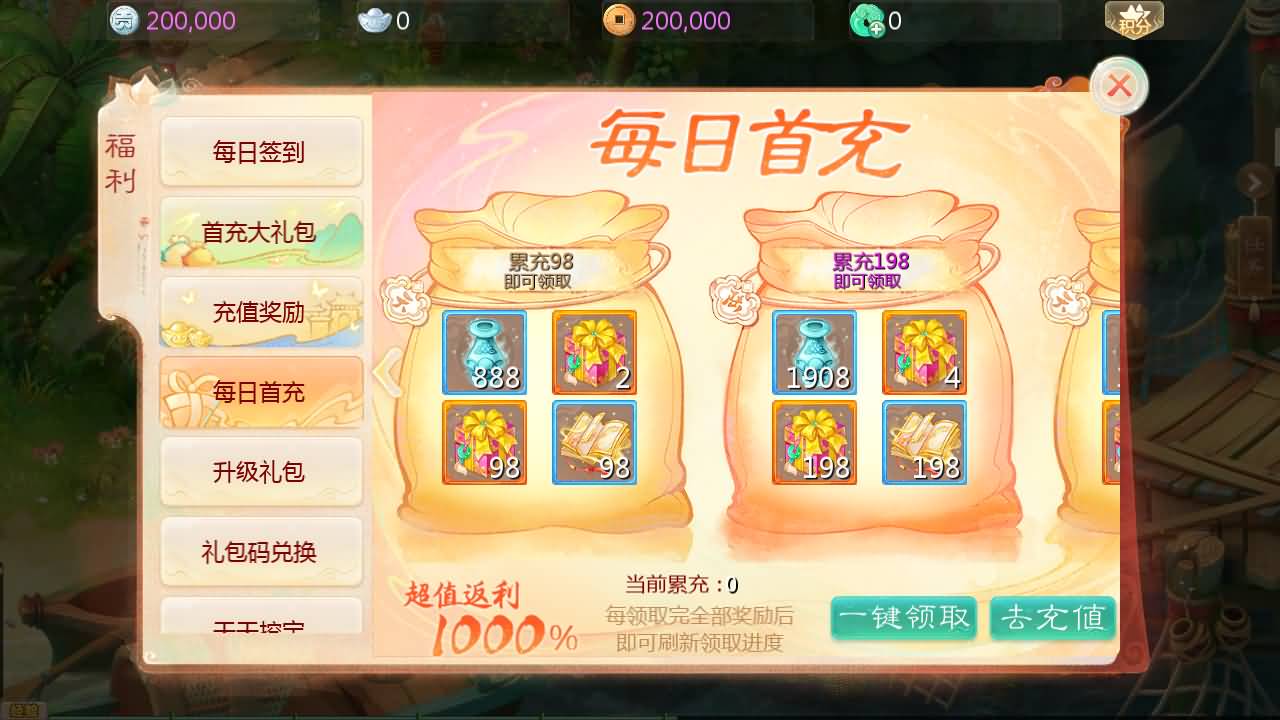Click the blue vase 888 reward icon

(484, 352)
